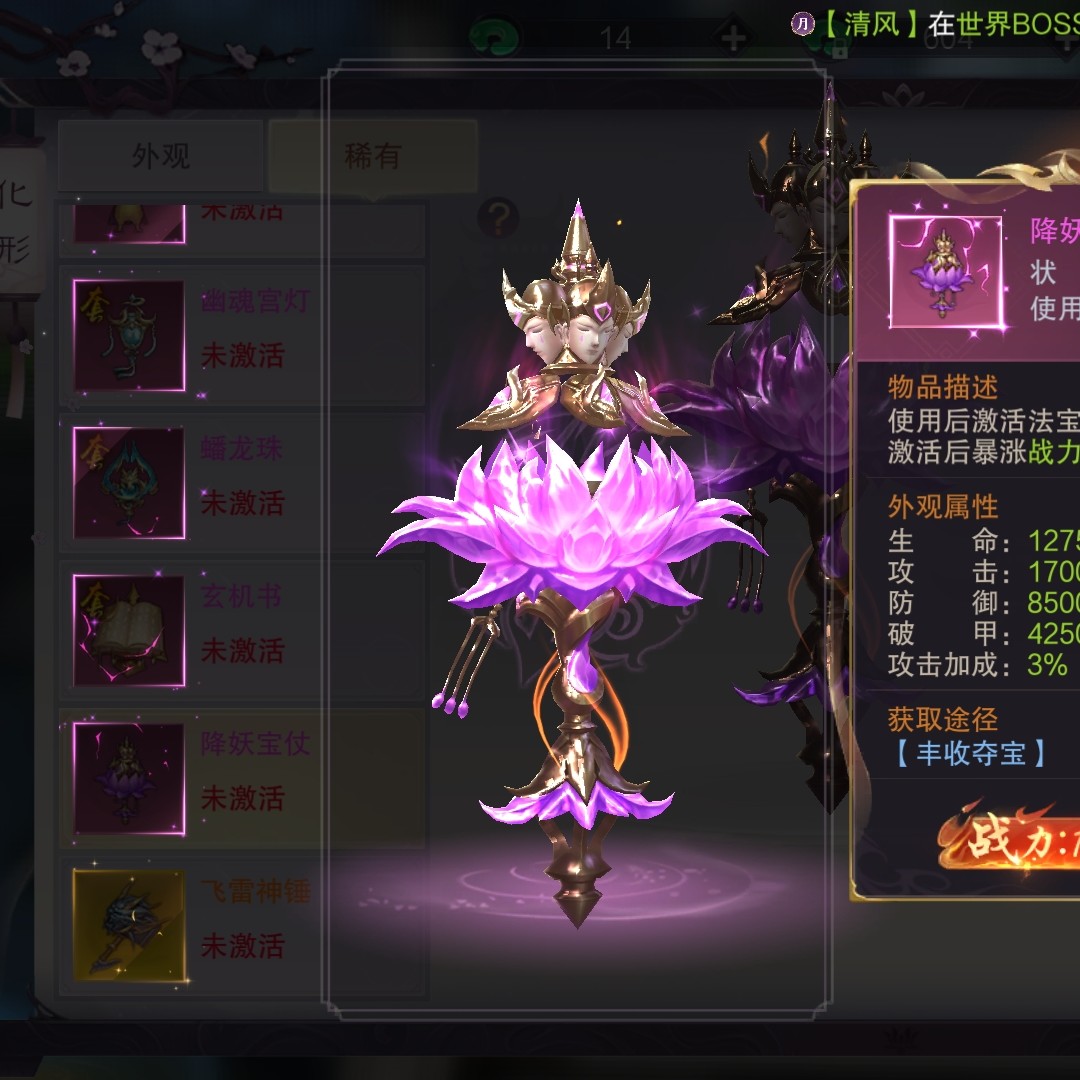Click the plus button beside the 14 currency
Screen dimensions: 1080x1080
click(733, 39)
